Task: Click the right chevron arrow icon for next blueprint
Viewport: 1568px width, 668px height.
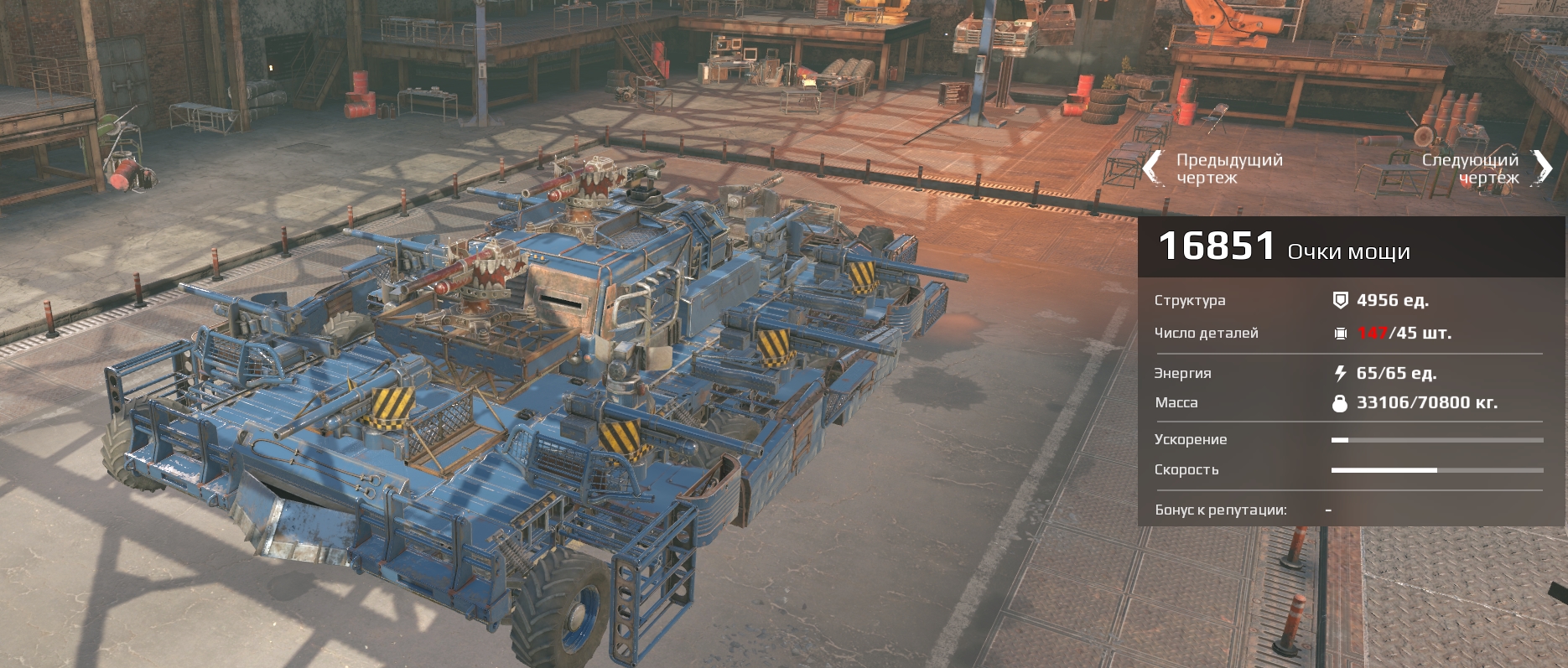Action: [x=1541, y=165]
